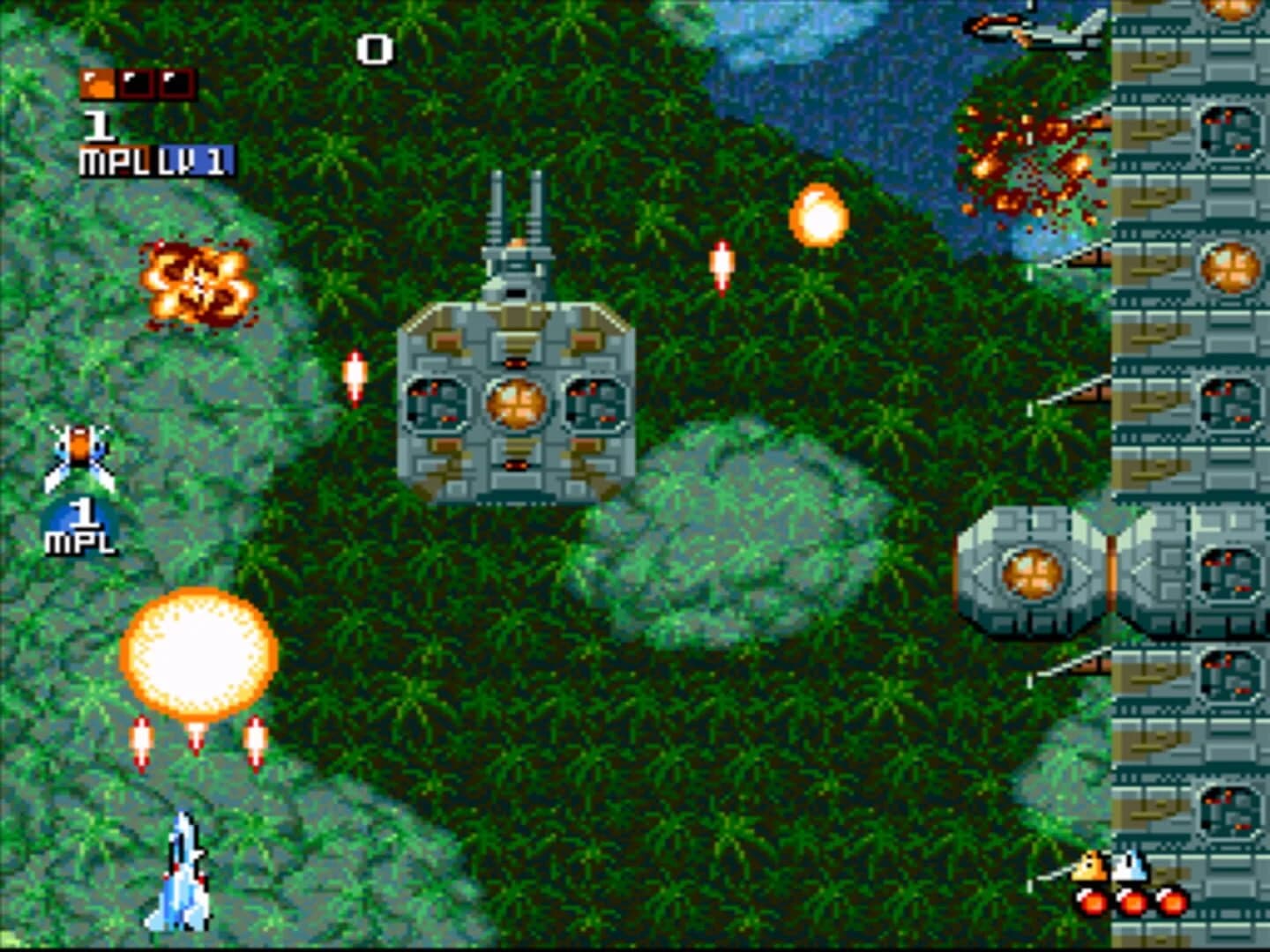Click the lives counter showing 1
Viewport: 1270px width, 952px height.
[x=99, y=125]
